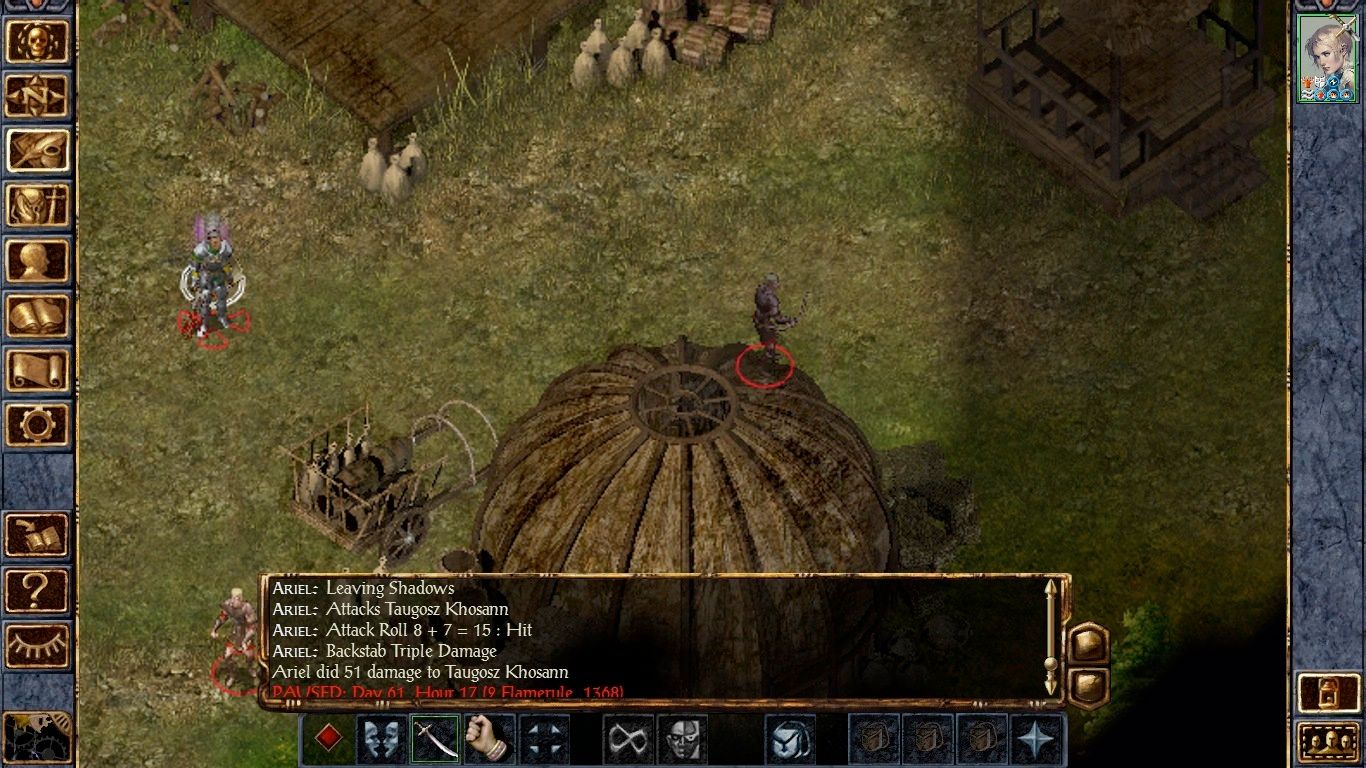View the character record sheet
1366x768 pixels.
(38, 262)
